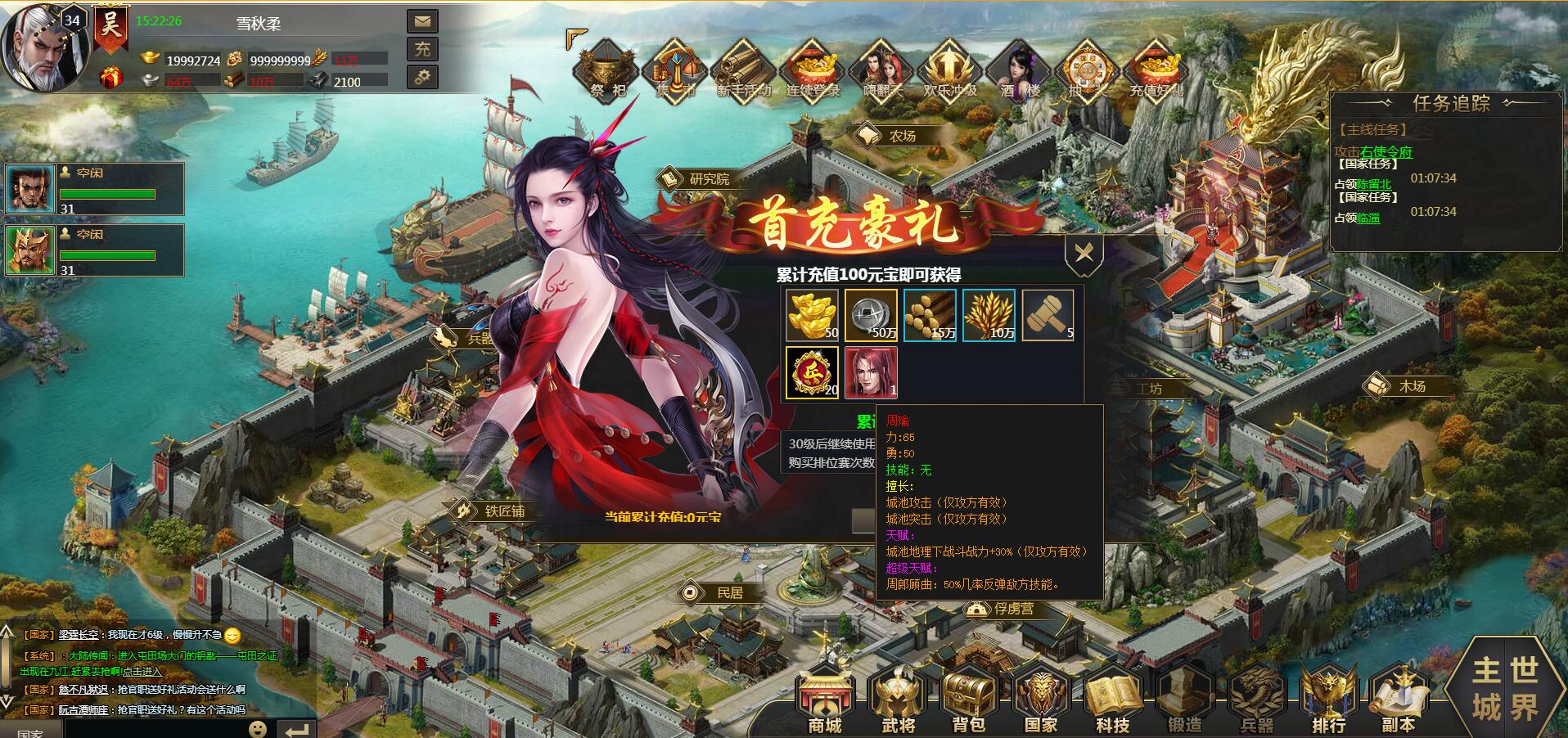Open the 连续登录 login reward icon
The height and width of the screenshot is (738, 1568).
(x=813, y=71)
